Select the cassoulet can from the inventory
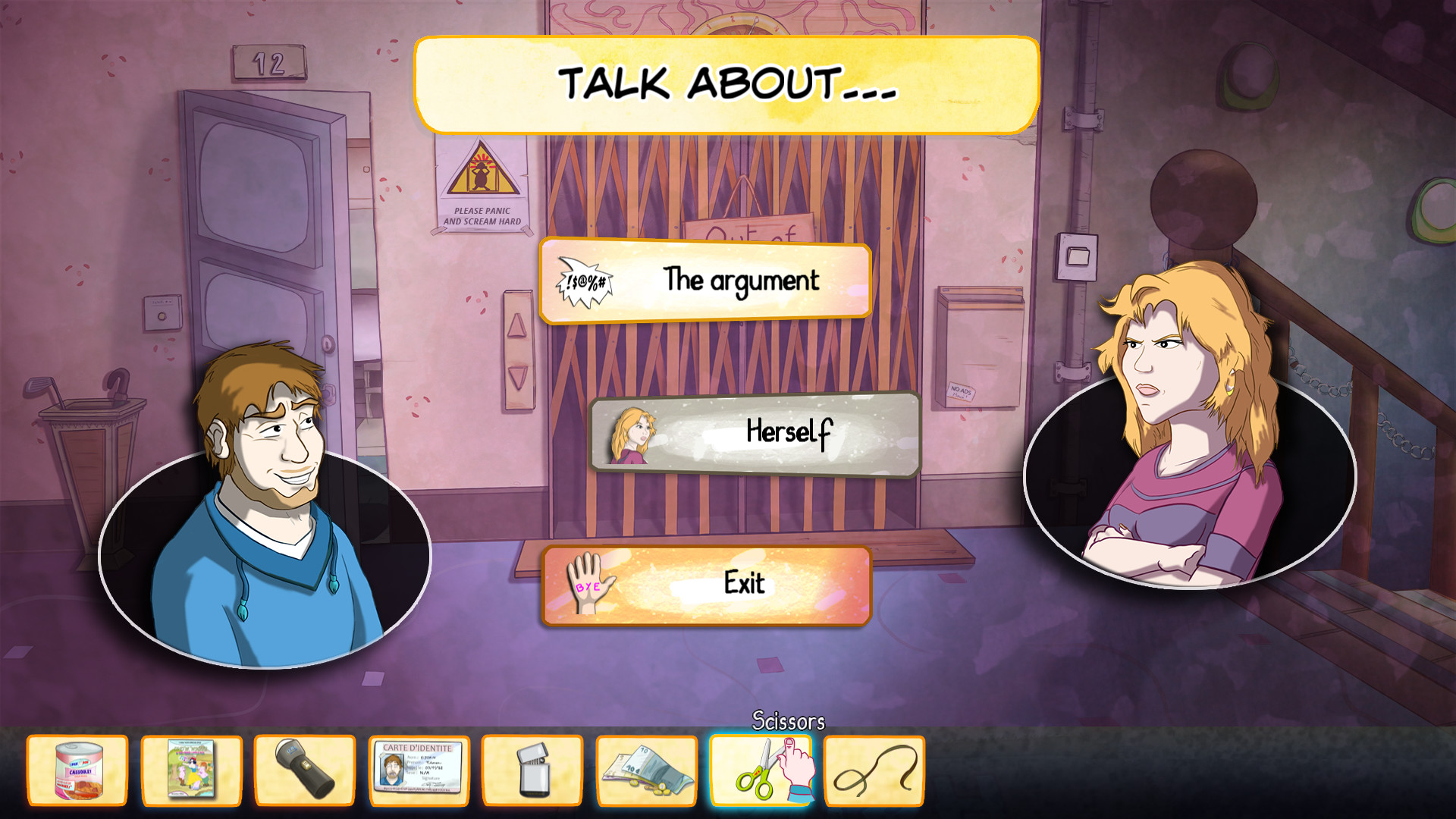Image resolution: width=1456 pixels, height=819 pixels. [x=77, y=772]
